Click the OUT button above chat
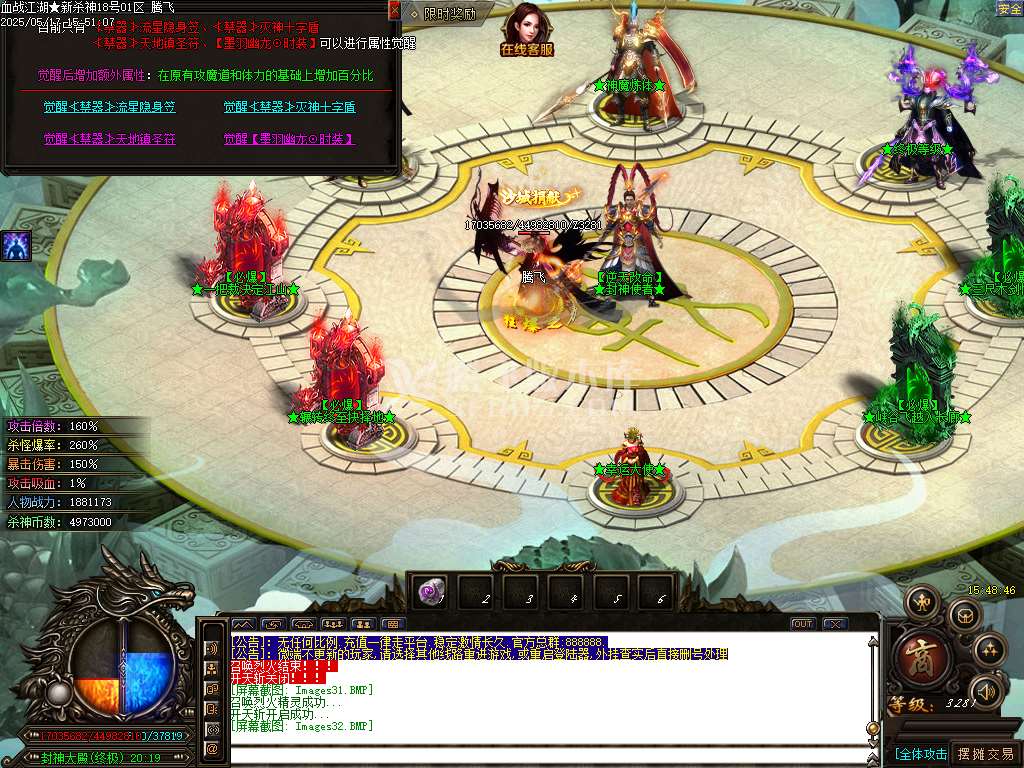The image size is (1024, 768). click(x=802, y=624)
